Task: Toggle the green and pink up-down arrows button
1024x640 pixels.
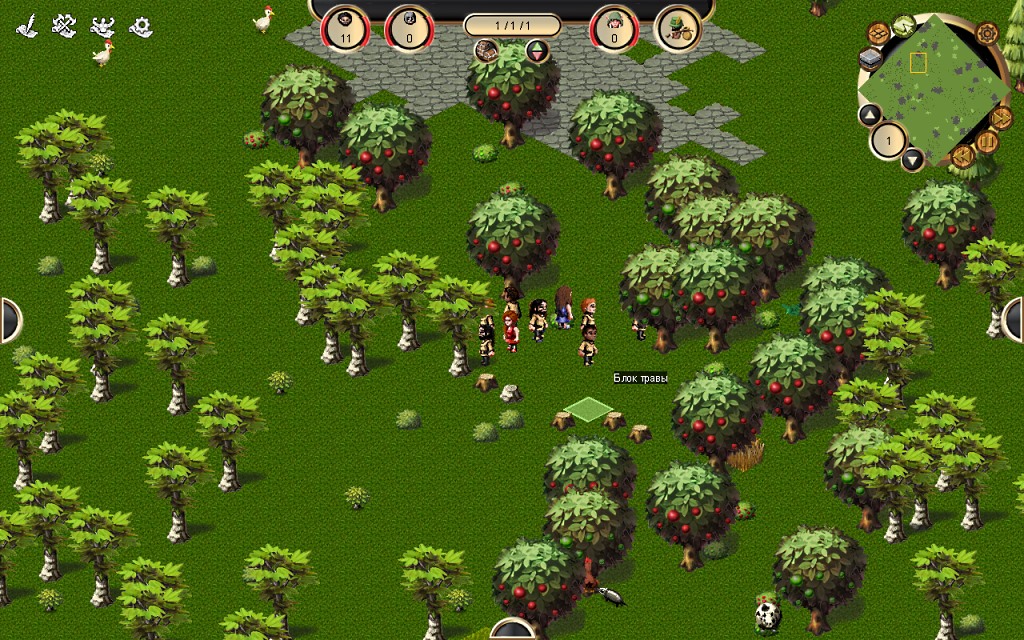Action: [538, 51]
